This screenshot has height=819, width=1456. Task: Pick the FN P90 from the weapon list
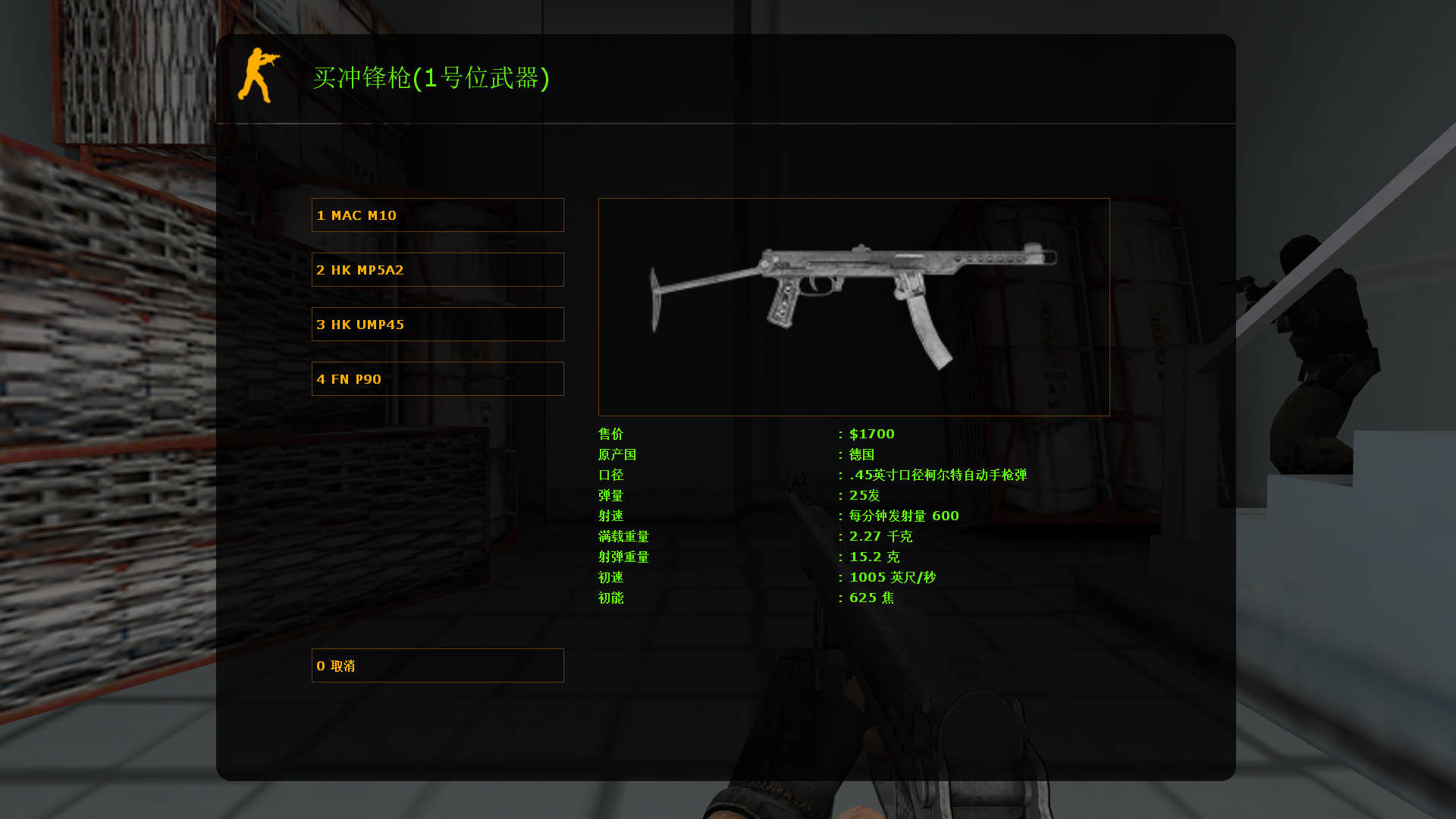pyautogui.click(x=437, y=378)
